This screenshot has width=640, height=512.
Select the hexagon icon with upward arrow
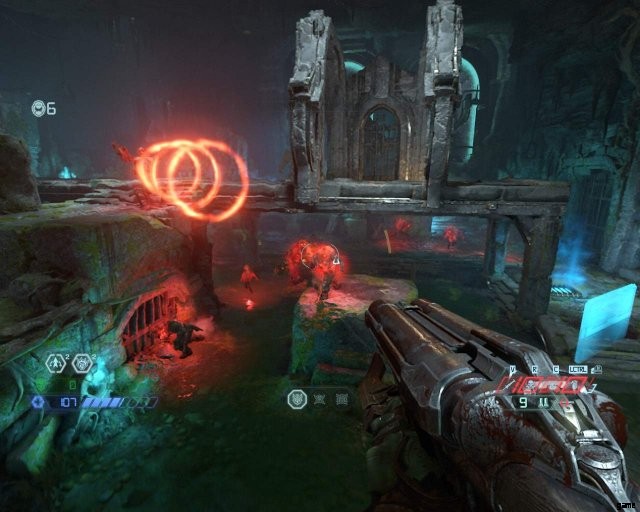pos(56,364)
